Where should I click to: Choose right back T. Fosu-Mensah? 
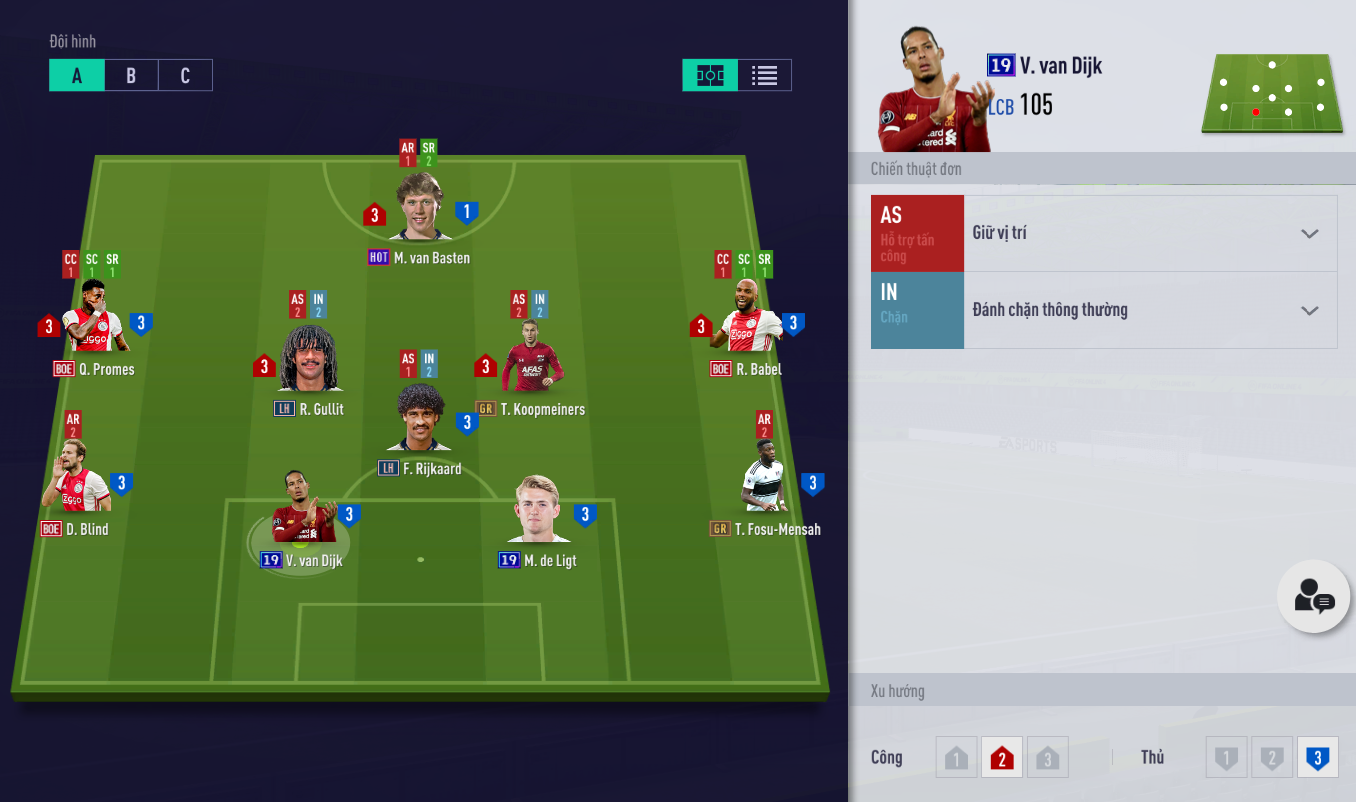click(x=765, y=480)
